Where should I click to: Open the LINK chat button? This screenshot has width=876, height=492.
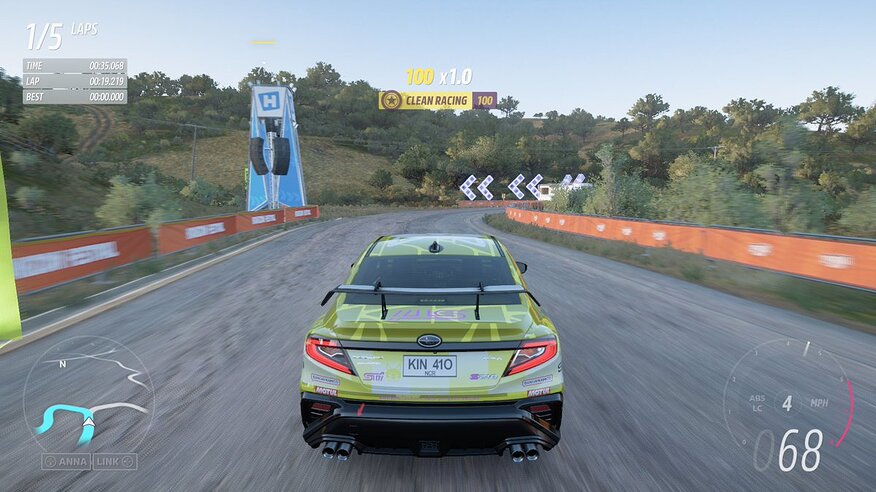click(115, 461)
